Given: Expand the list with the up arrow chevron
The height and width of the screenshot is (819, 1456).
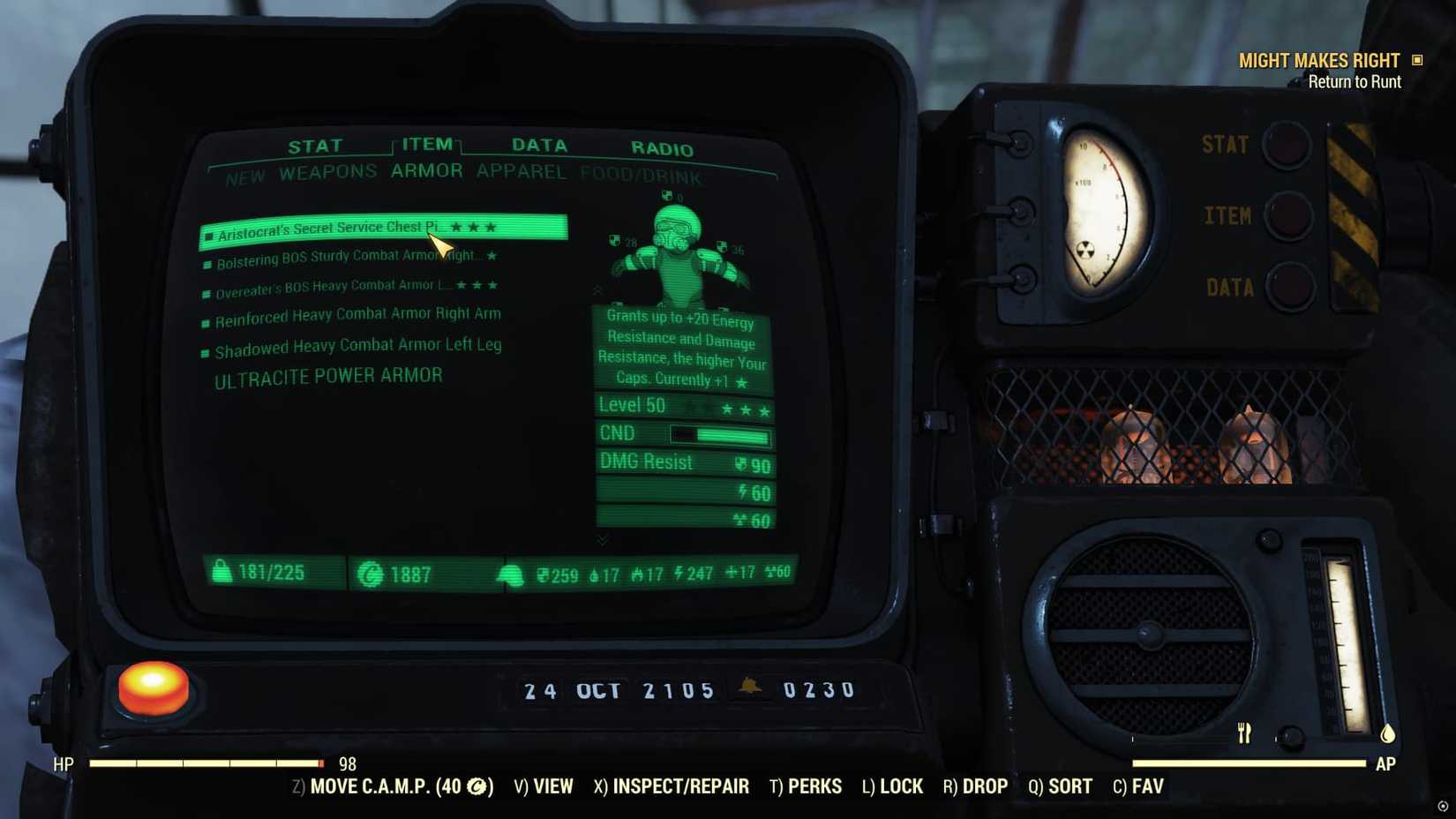Looking at the screenshot, I should [597, 289].
